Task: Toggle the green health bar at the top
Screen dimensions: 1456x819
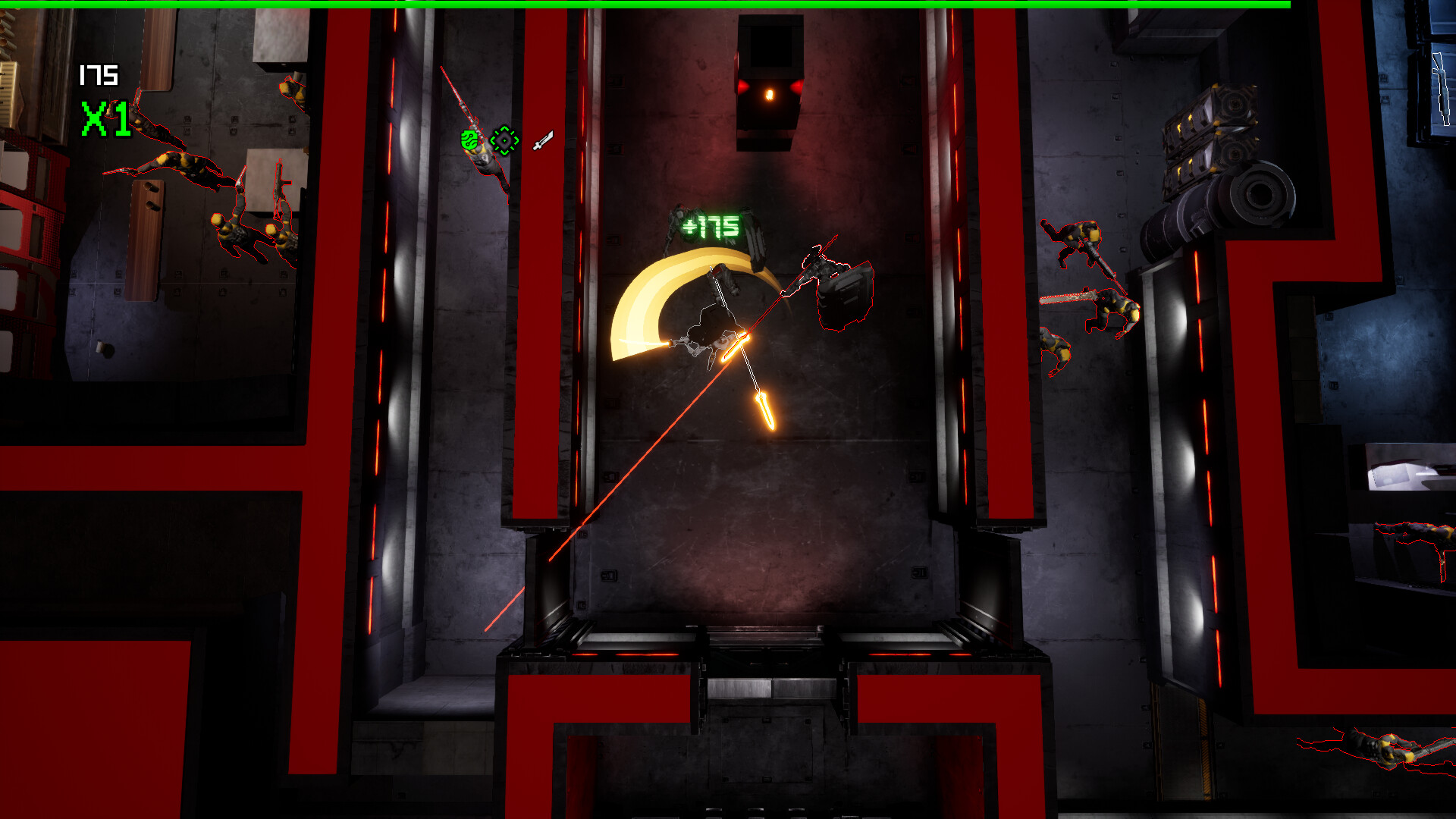Action: [x=728, y=4]
